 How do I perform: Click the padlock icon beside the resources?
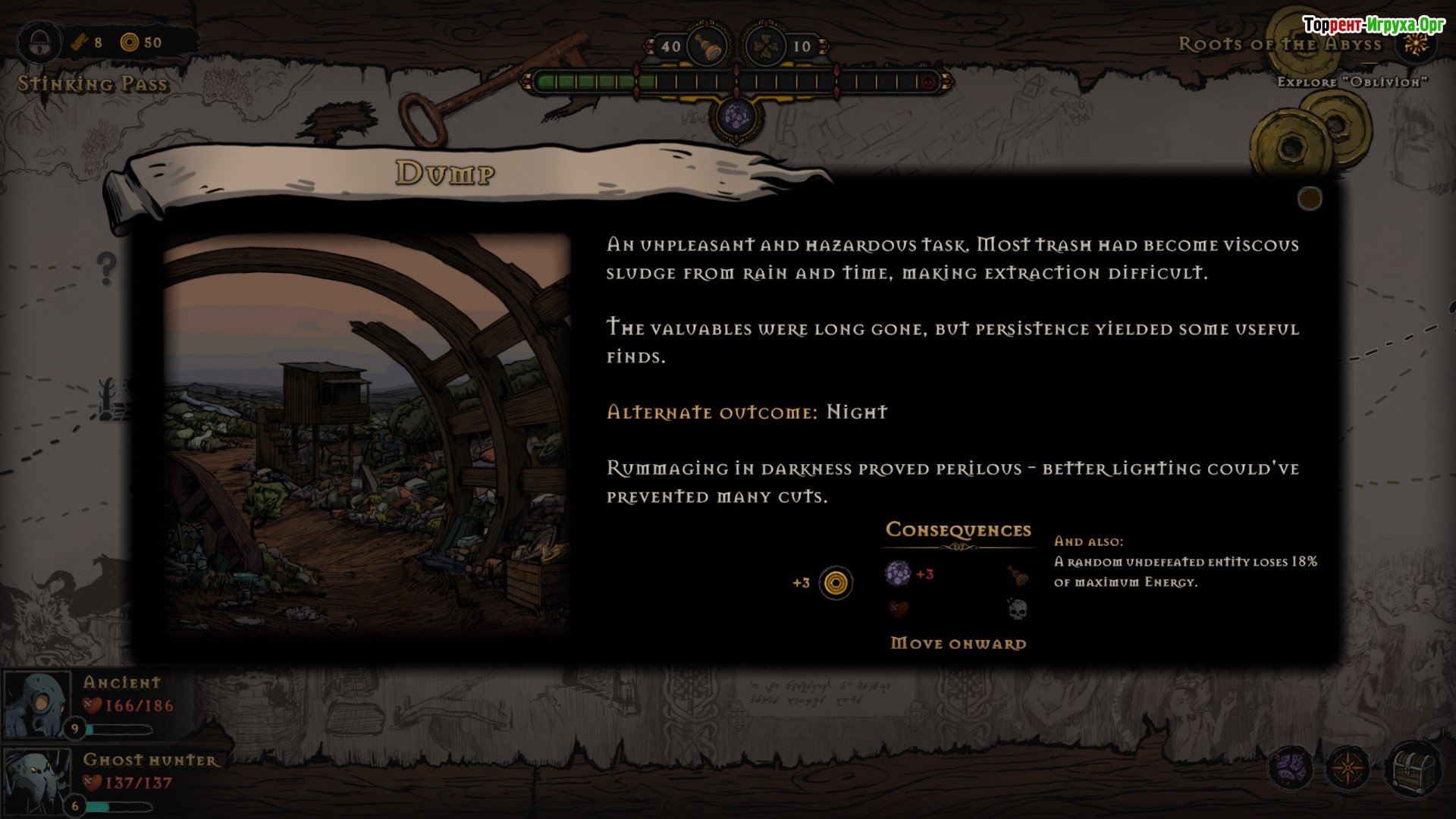[39, 42]
